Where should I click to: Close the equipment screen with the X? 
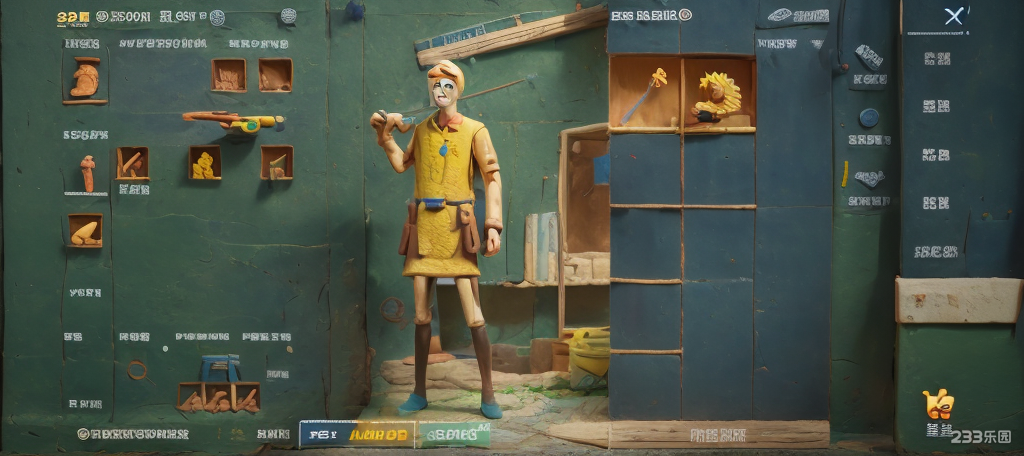[x=954, y=16]
